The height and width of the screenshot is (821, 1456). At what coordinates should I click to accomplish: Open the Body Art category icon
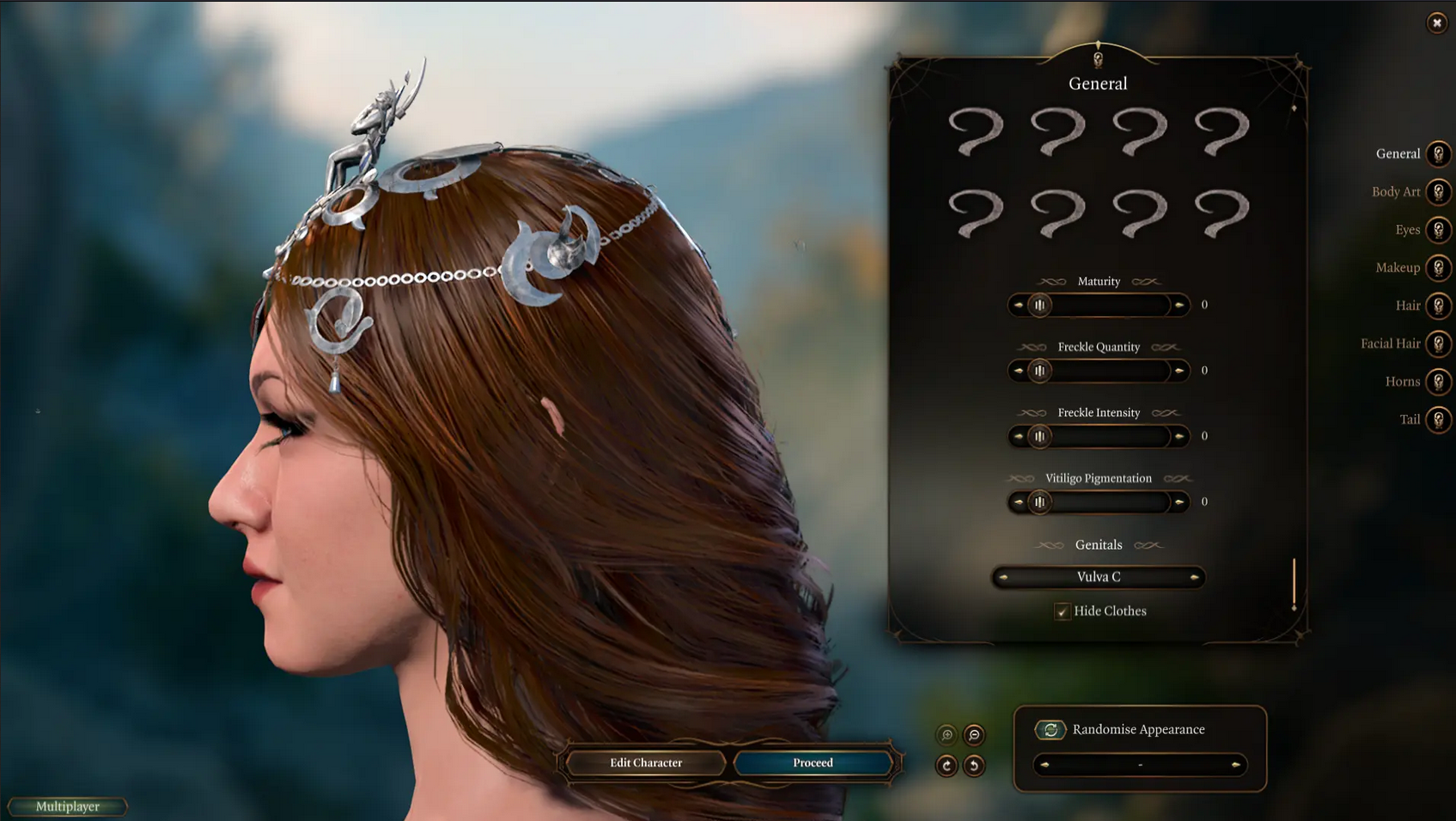[1439, 192]
